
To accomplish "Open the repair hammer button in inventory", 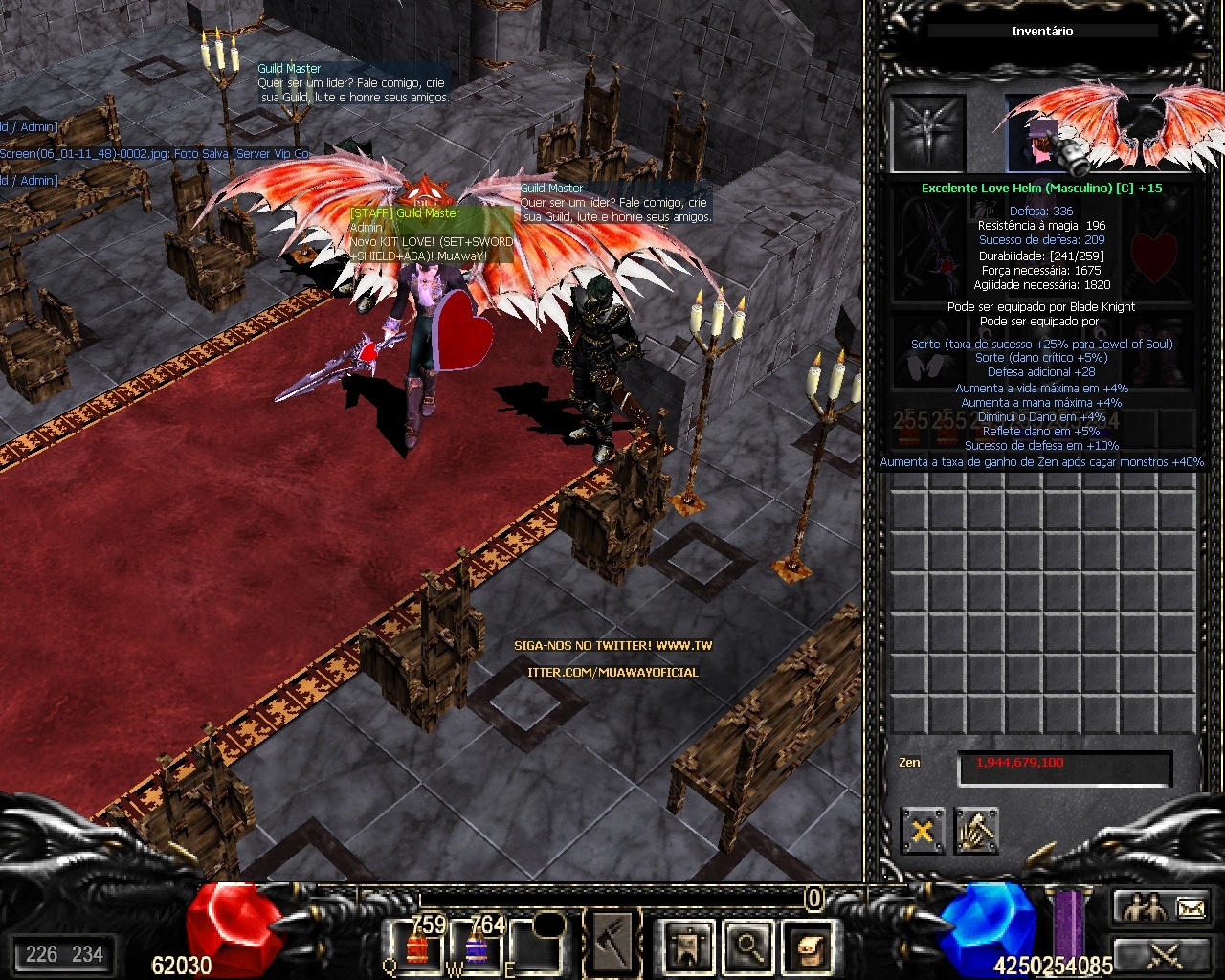I will [976, 831].
